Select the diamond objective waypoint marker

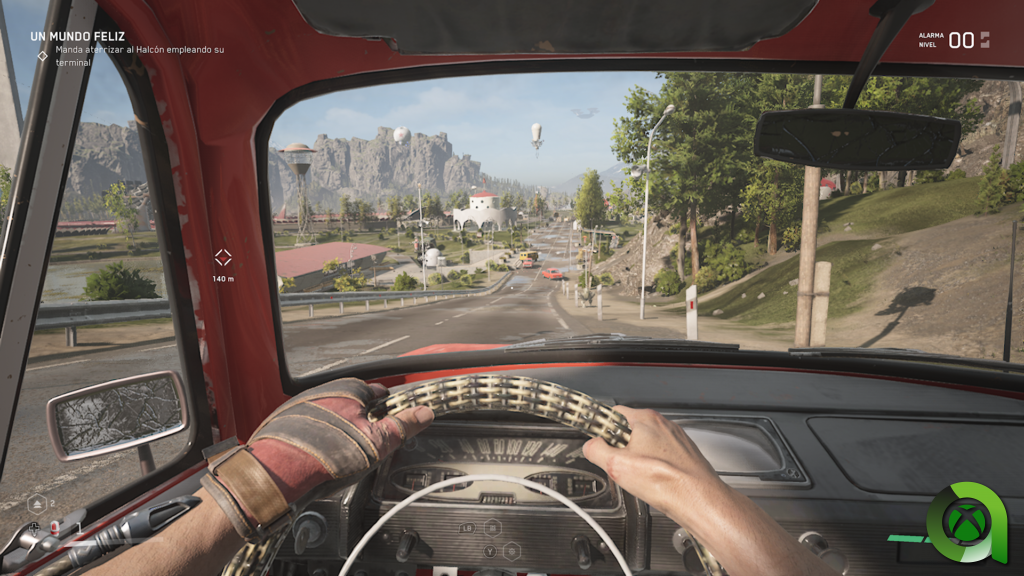click(x=223, y=257)
